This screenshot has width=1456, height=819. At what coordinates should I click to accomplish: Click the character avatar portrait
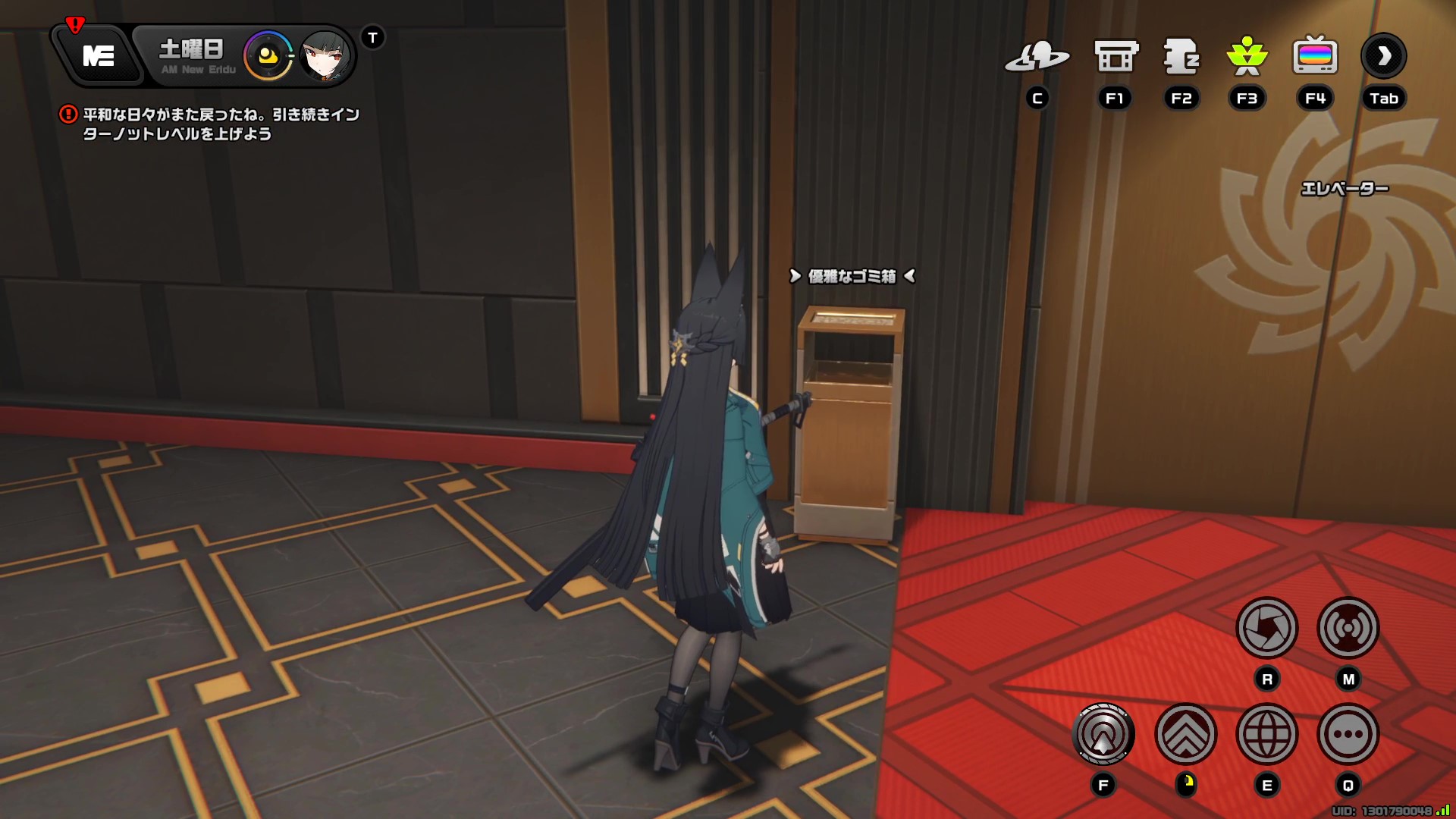pos(325,55)
